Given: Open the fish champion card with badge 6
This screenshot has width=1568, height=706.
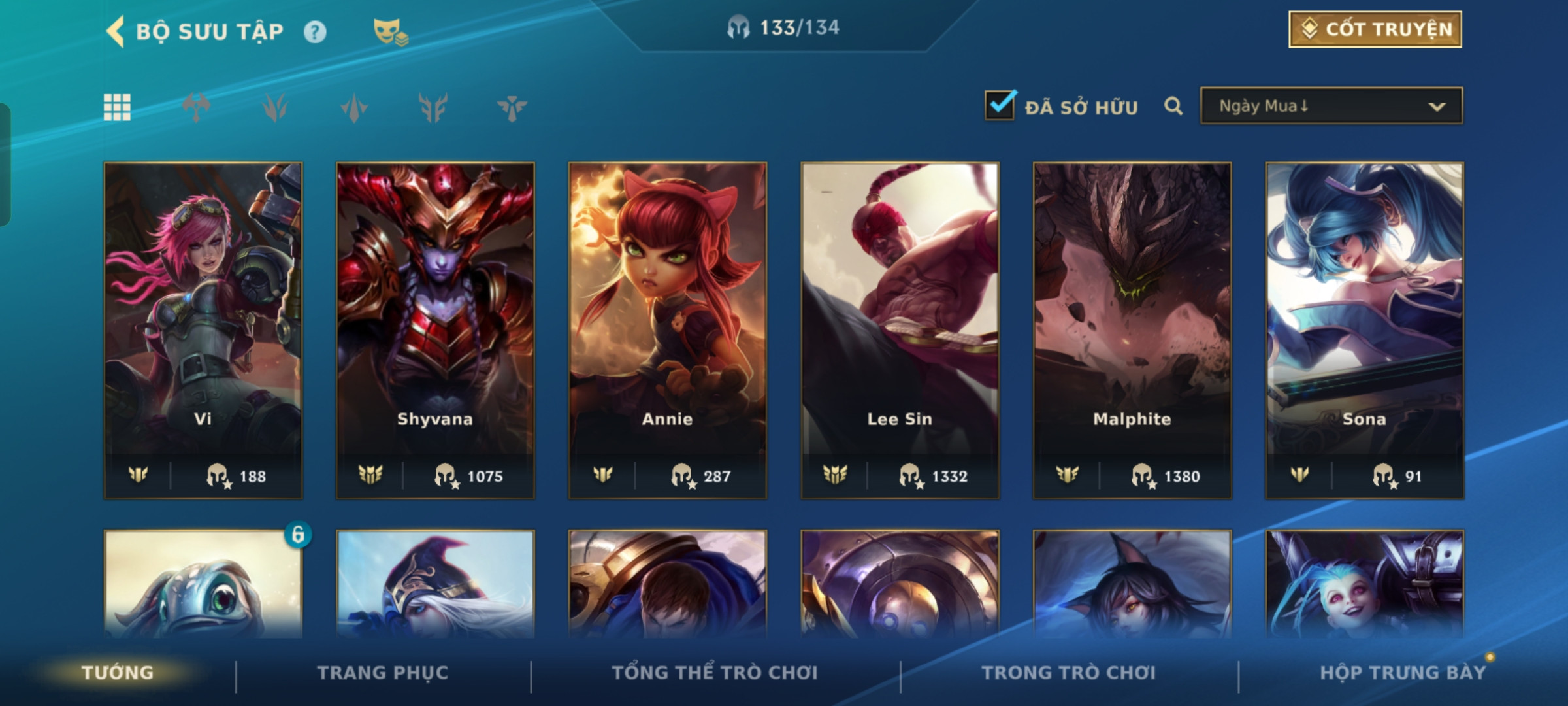Looking at the screenshot, I should click(203, 585).
